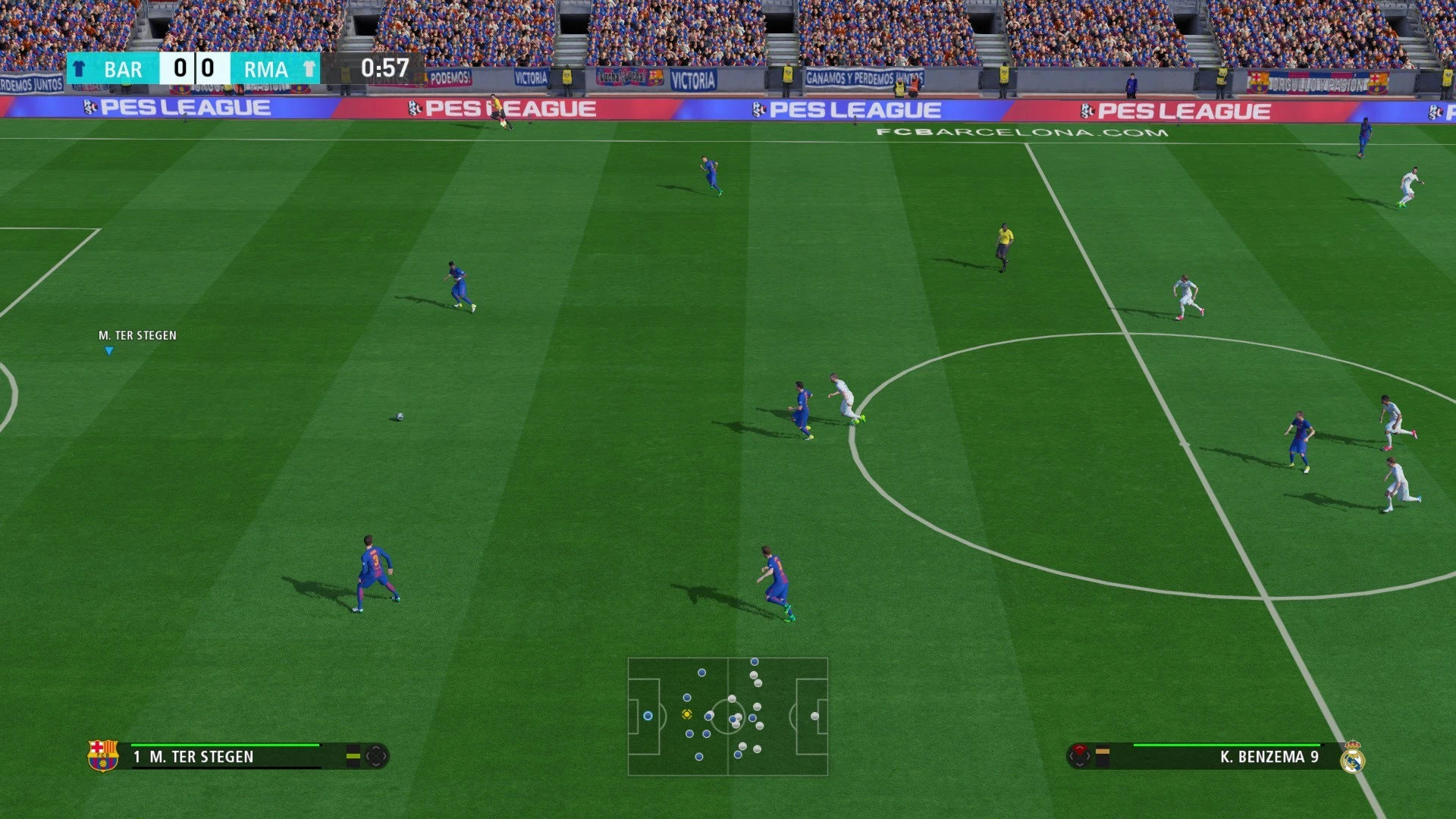Click the yellow card indicator near Ter Stegen's bar

click(x=353, y=757)
